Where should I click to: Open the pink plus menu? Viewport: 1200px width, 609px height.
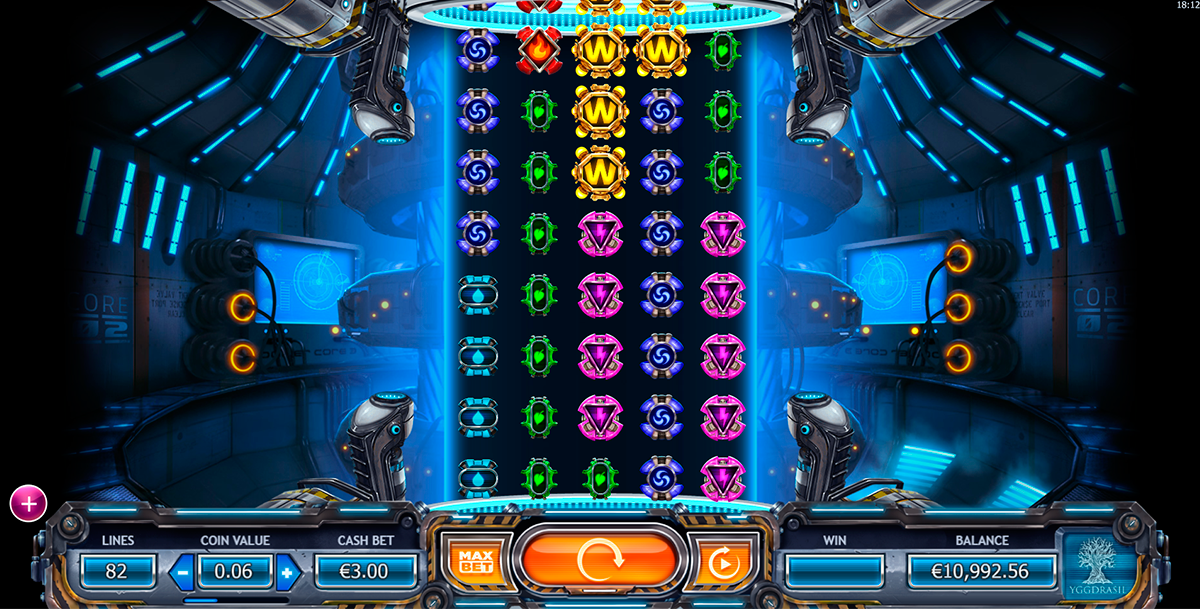(28, 504)
